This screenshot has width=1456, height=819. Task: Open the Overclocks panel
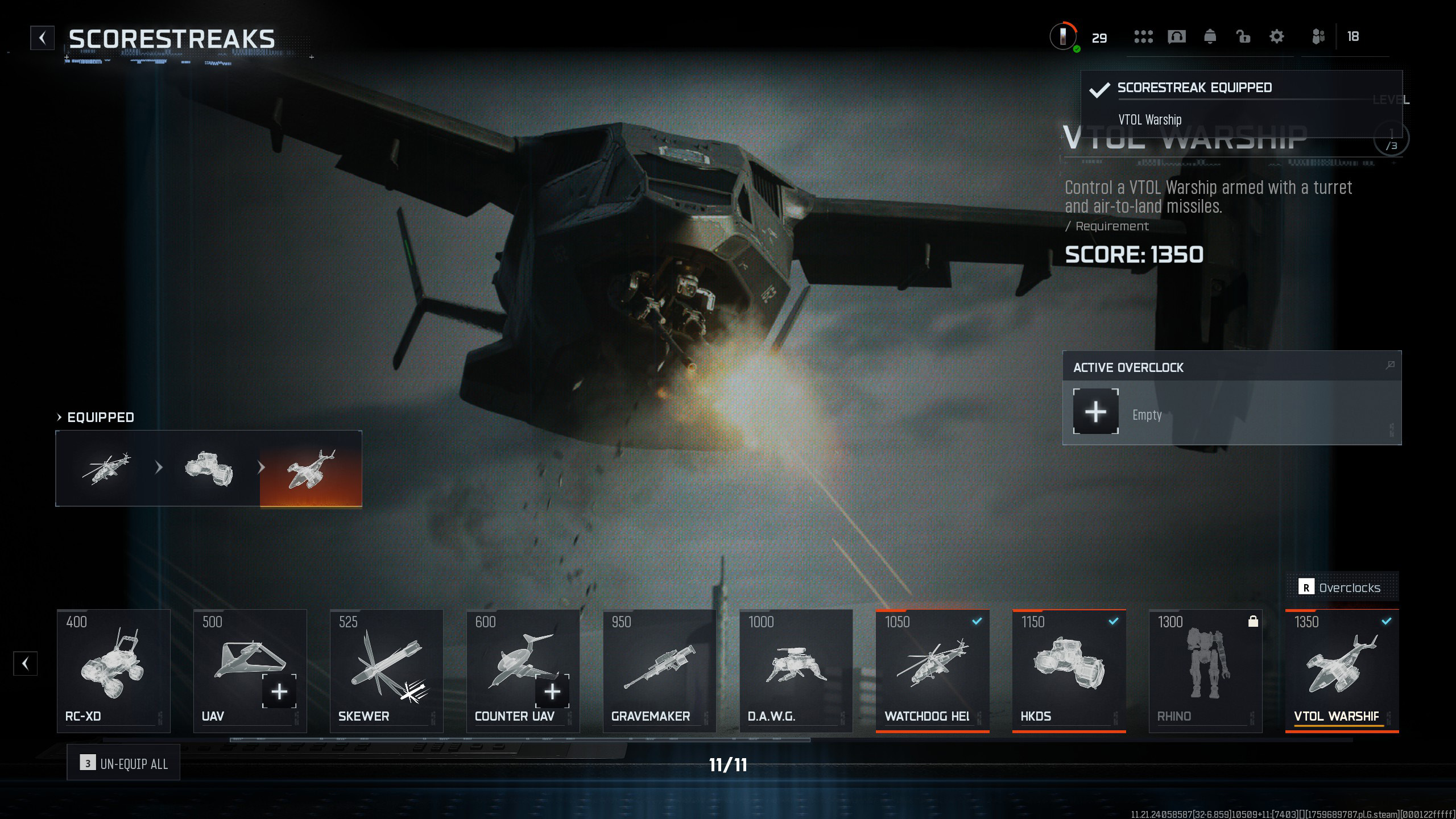pyautogui.click(x=1342, y=588)
